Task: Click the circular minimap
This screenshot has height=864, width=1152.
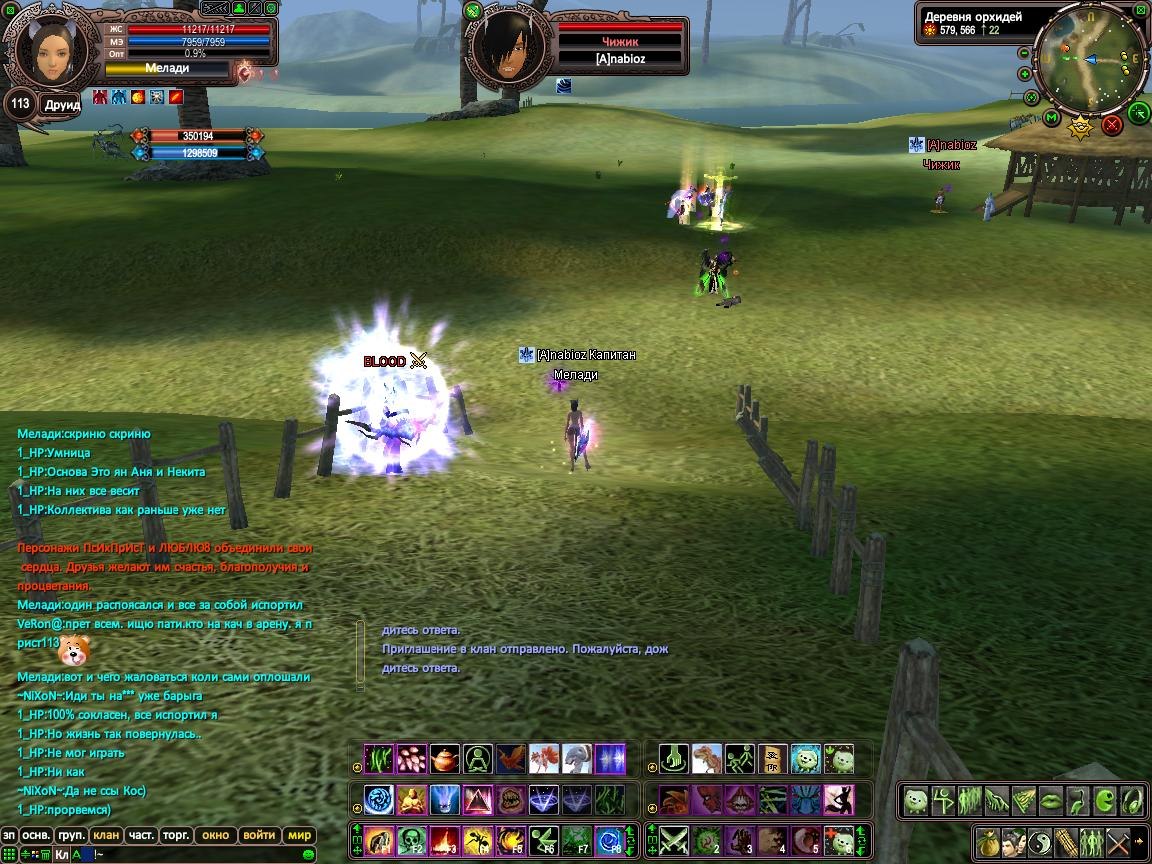Action: point(1089,60)
